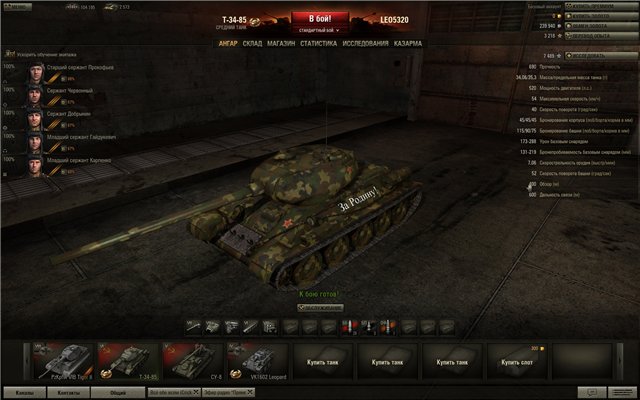Screen dimensions: 640x400
Task: Open the Каналы chat button
Action: tap(26, 393)
